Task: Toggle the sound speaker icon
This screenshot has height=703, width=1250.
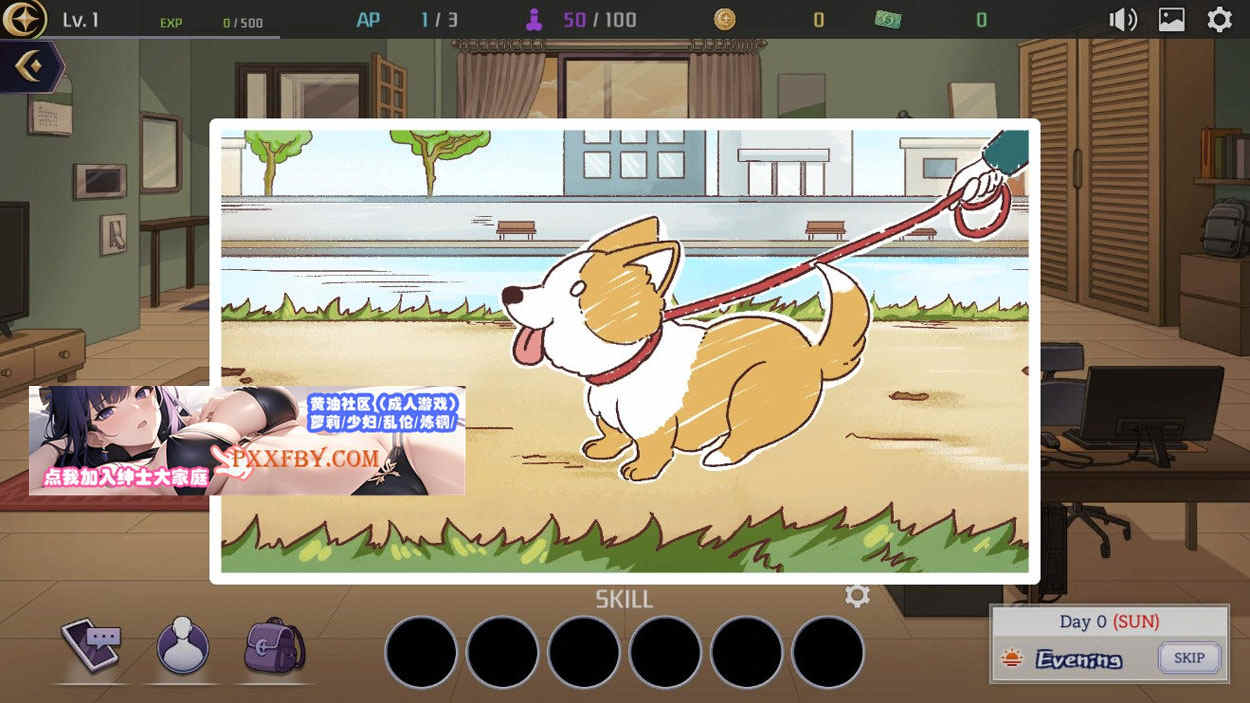Action: (1123, 19)
